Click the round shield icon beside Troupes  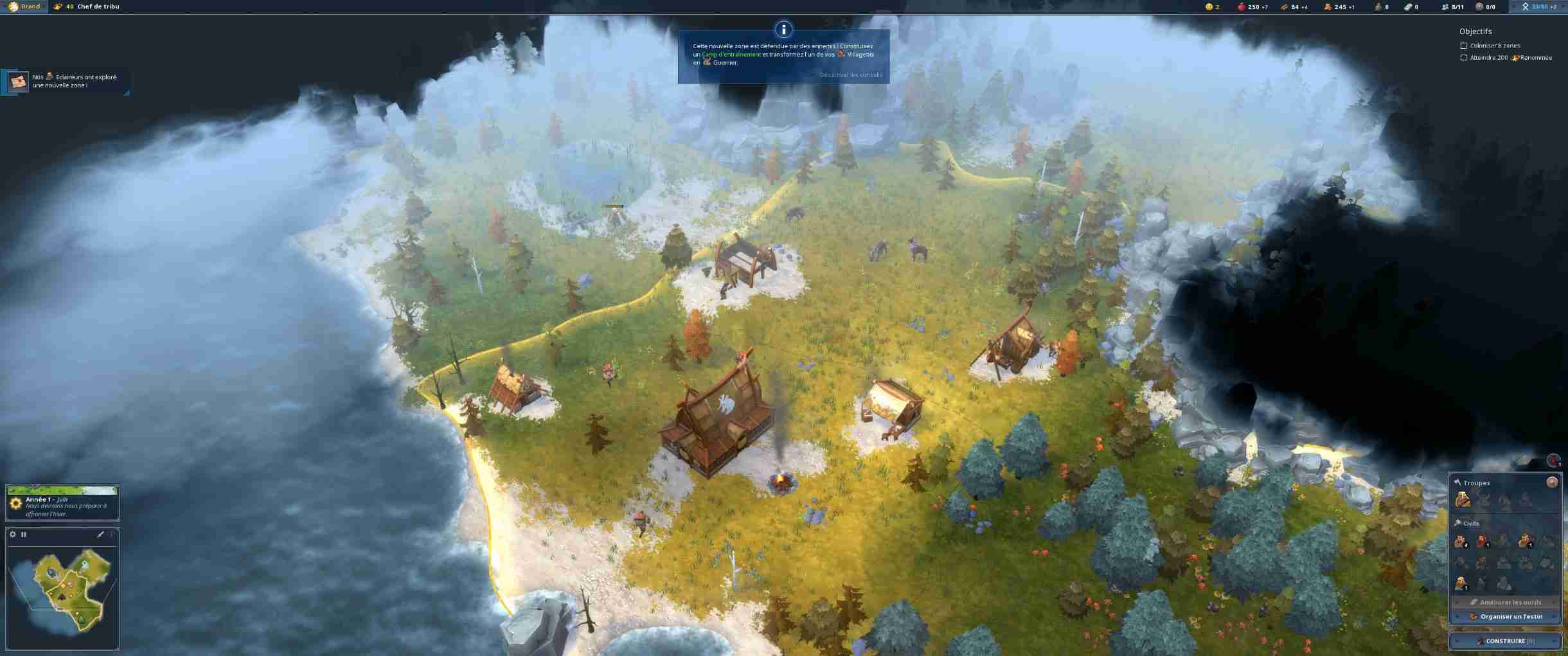(1552, 482)
